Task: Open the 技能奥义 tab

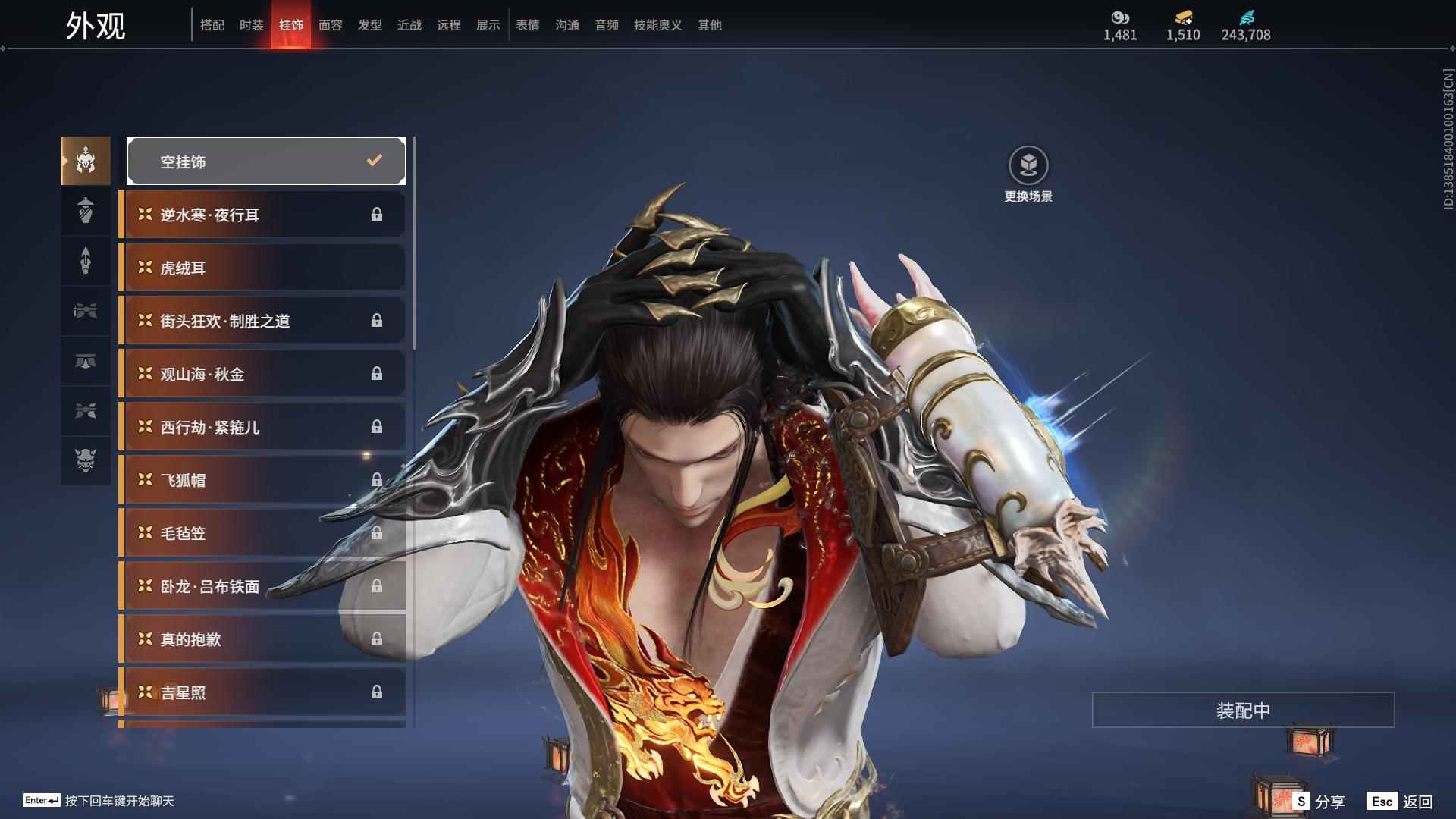Action: 657,25
